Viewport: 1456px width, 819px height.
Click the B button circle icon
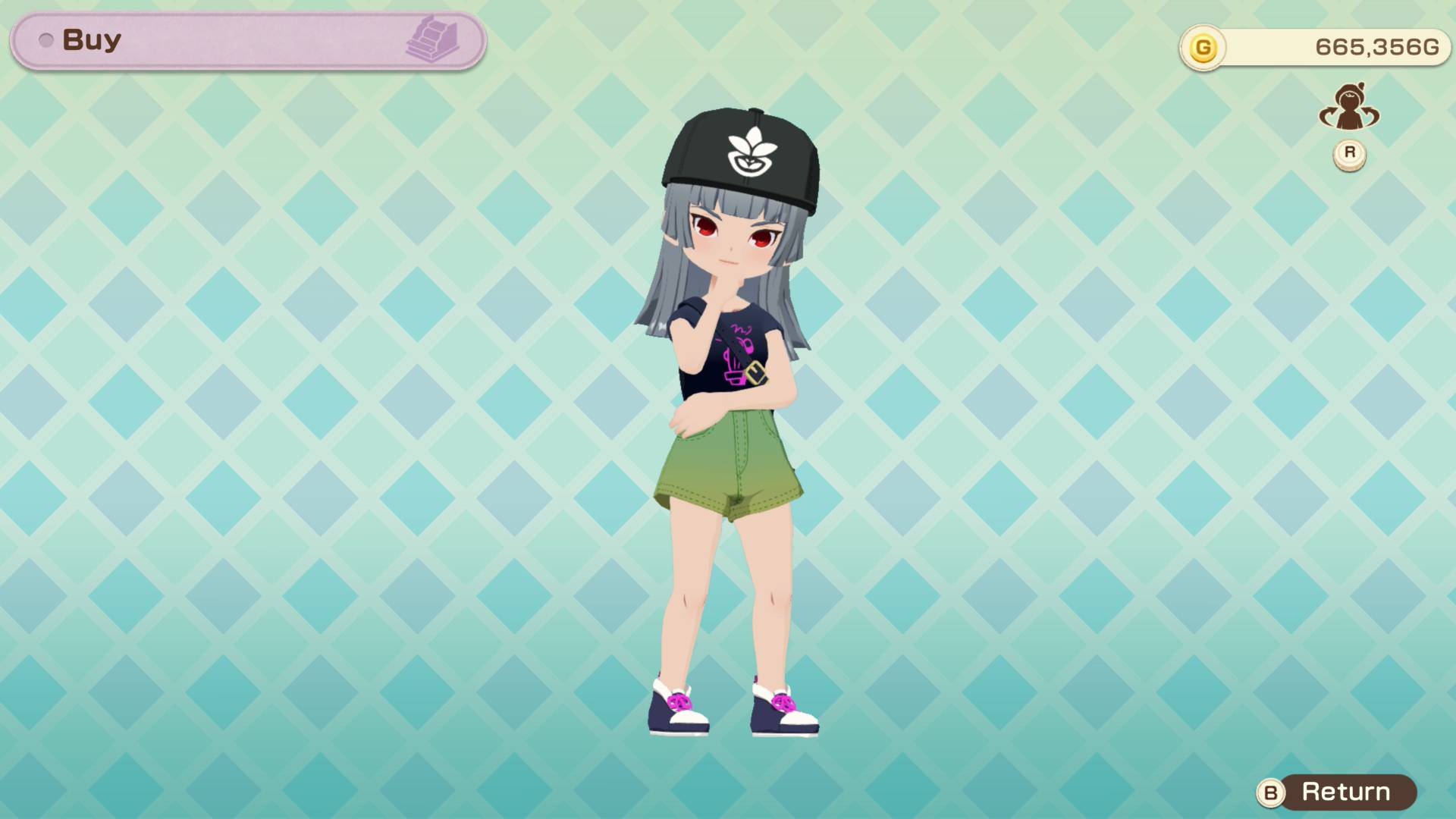pos(1269,792)
